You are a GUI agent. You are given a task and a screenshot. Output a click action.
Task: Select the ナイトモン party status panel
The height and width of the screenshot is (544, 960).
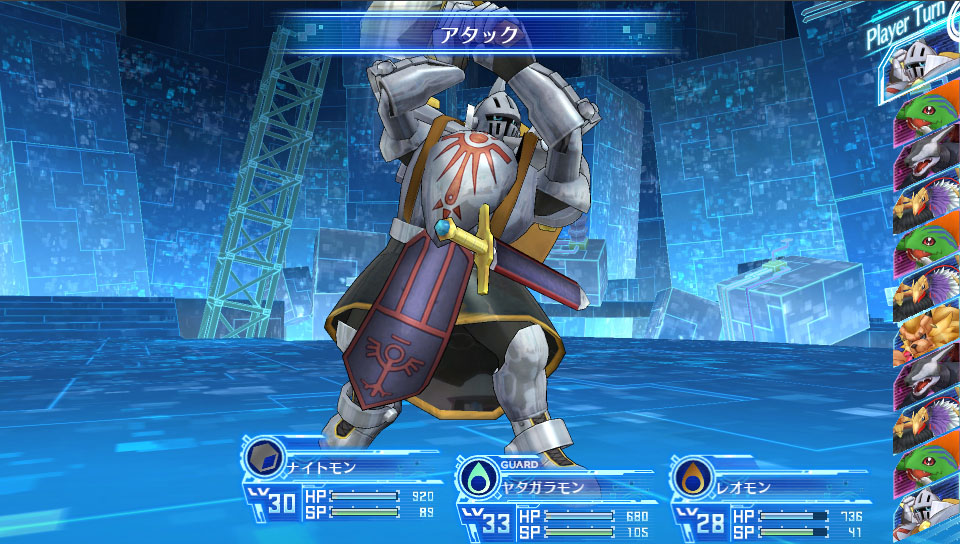pos(342,489)
